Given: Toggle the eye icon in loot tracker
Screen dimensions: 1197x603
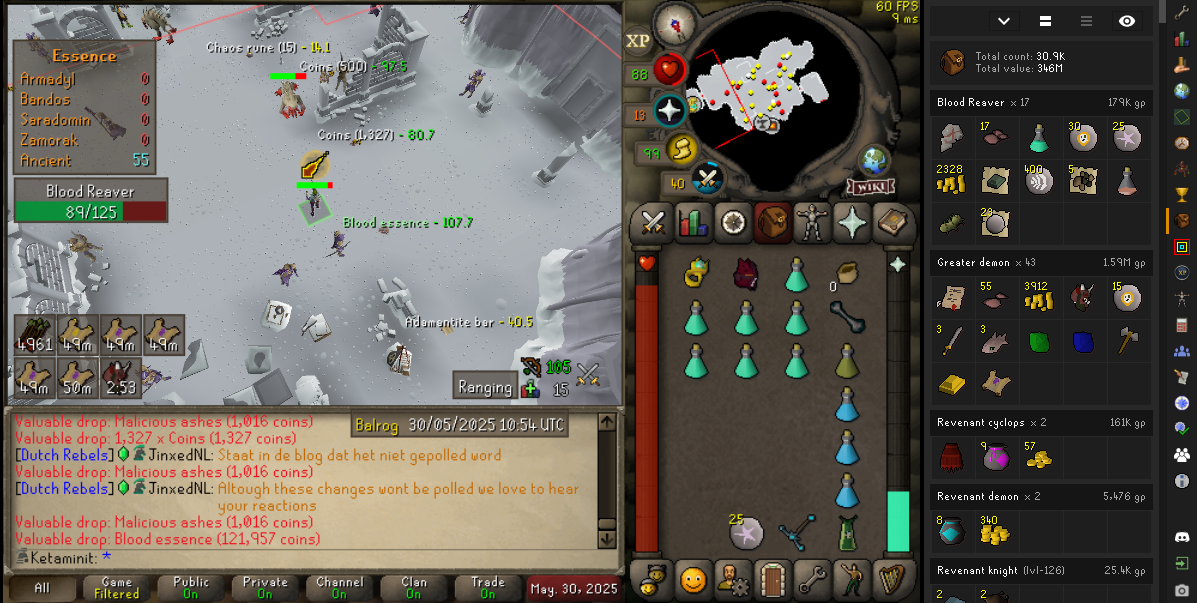Looking at the screenshot, I should click(x=1127, y=21).
